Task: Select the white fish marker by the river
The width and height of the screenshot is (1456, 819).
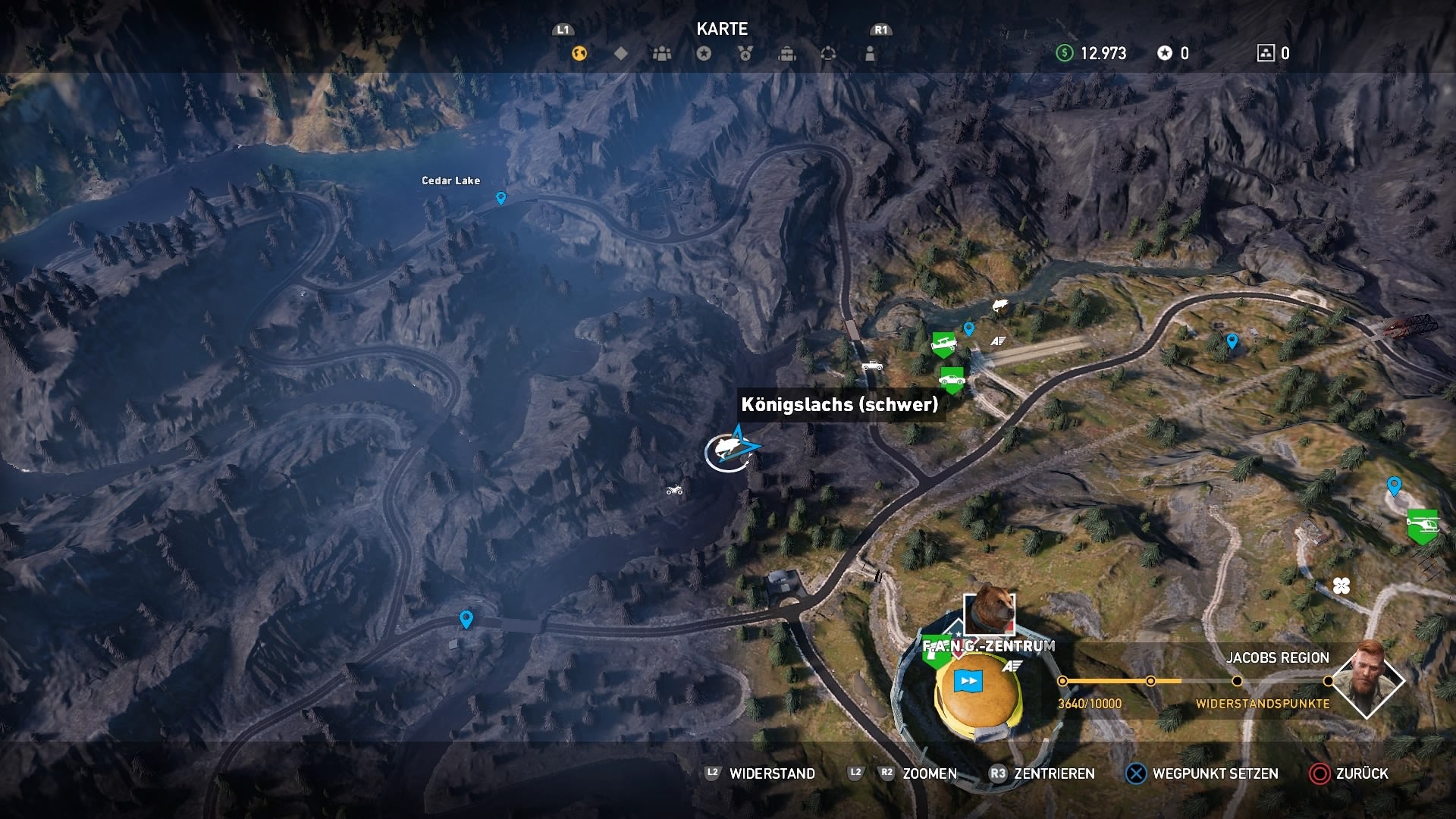Action: pos(1000,305)
